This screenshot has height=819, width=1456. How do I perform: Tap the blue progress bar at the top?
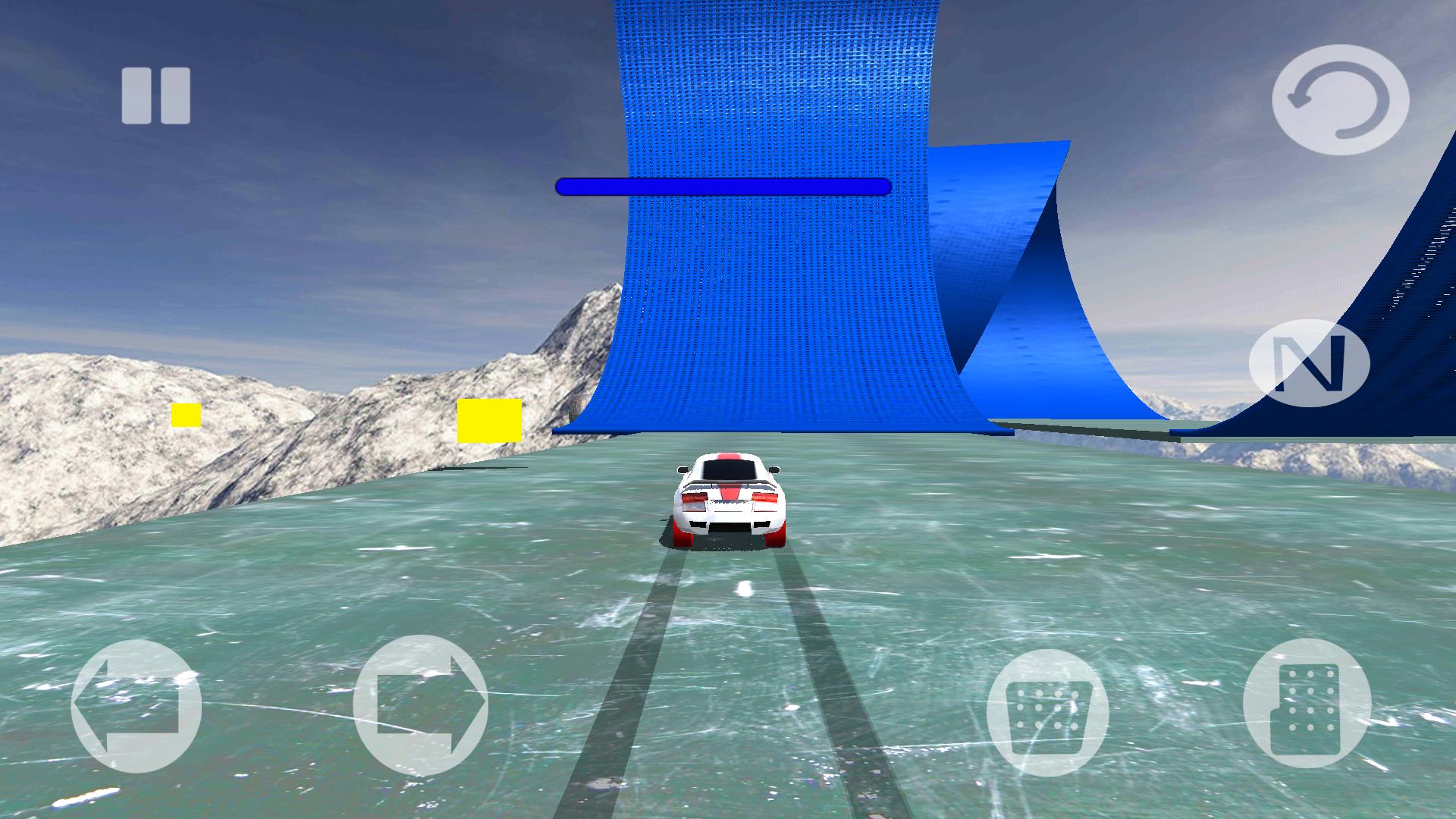click(x=720, y=186)
